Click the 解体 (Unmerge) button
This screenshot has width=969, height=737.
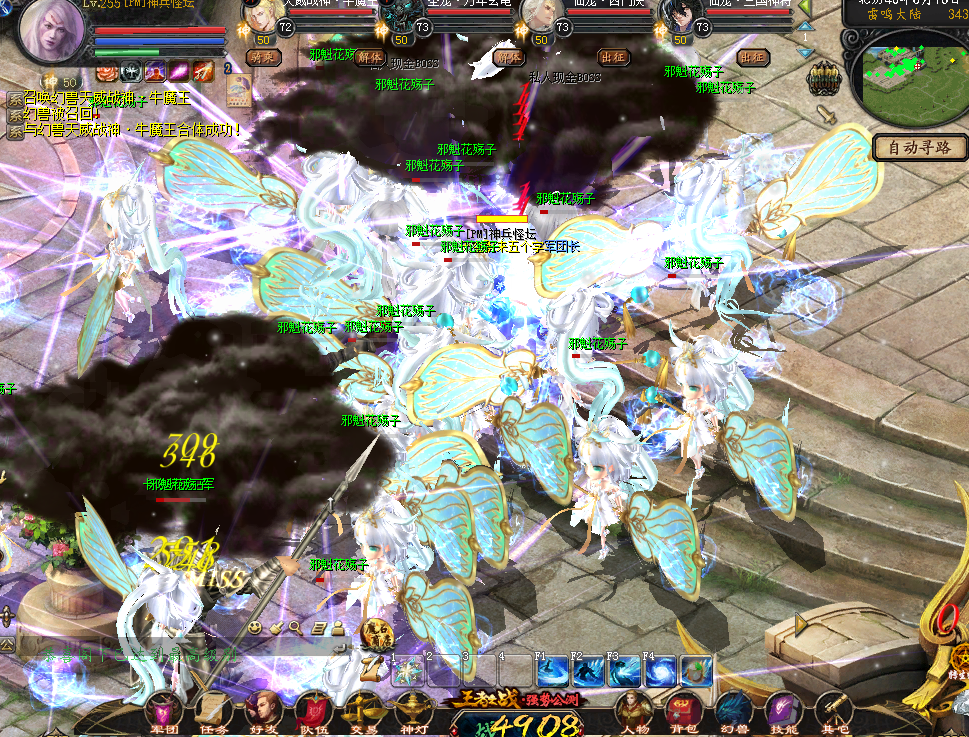tap(369, 57)
